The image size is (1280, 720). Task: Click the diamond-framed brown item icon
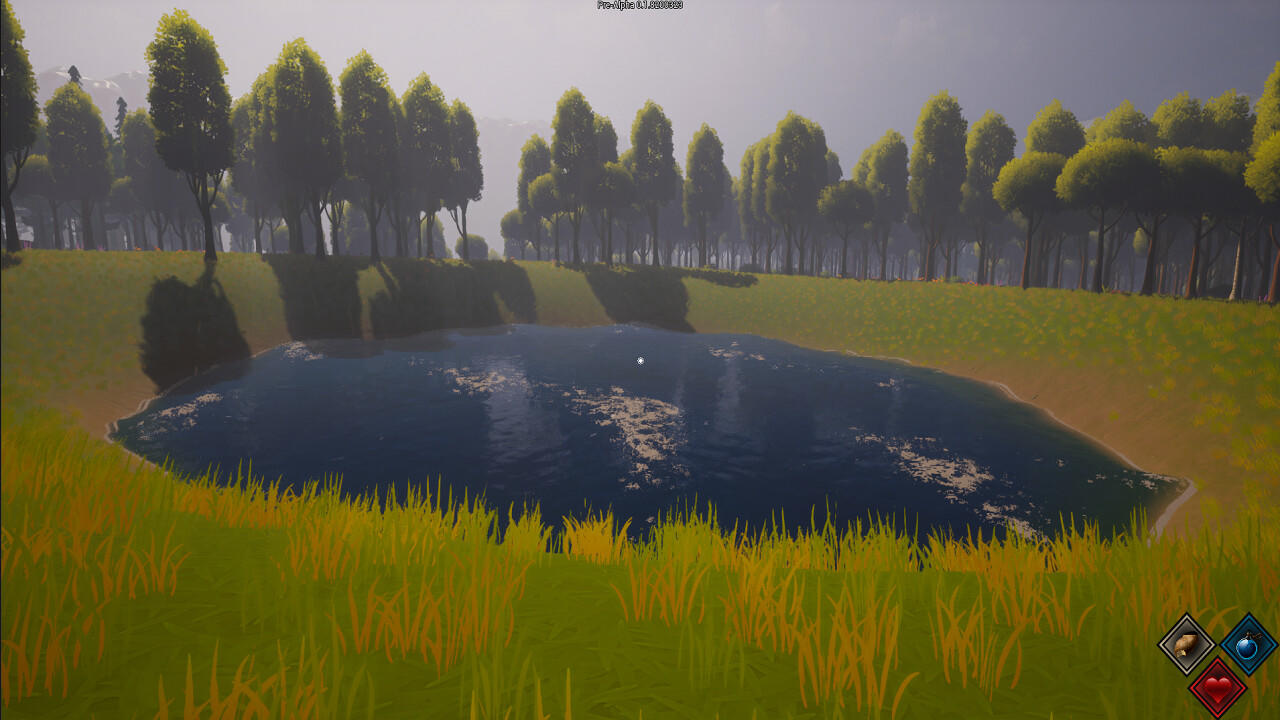pyautogui.click(x=1185, y=646)
